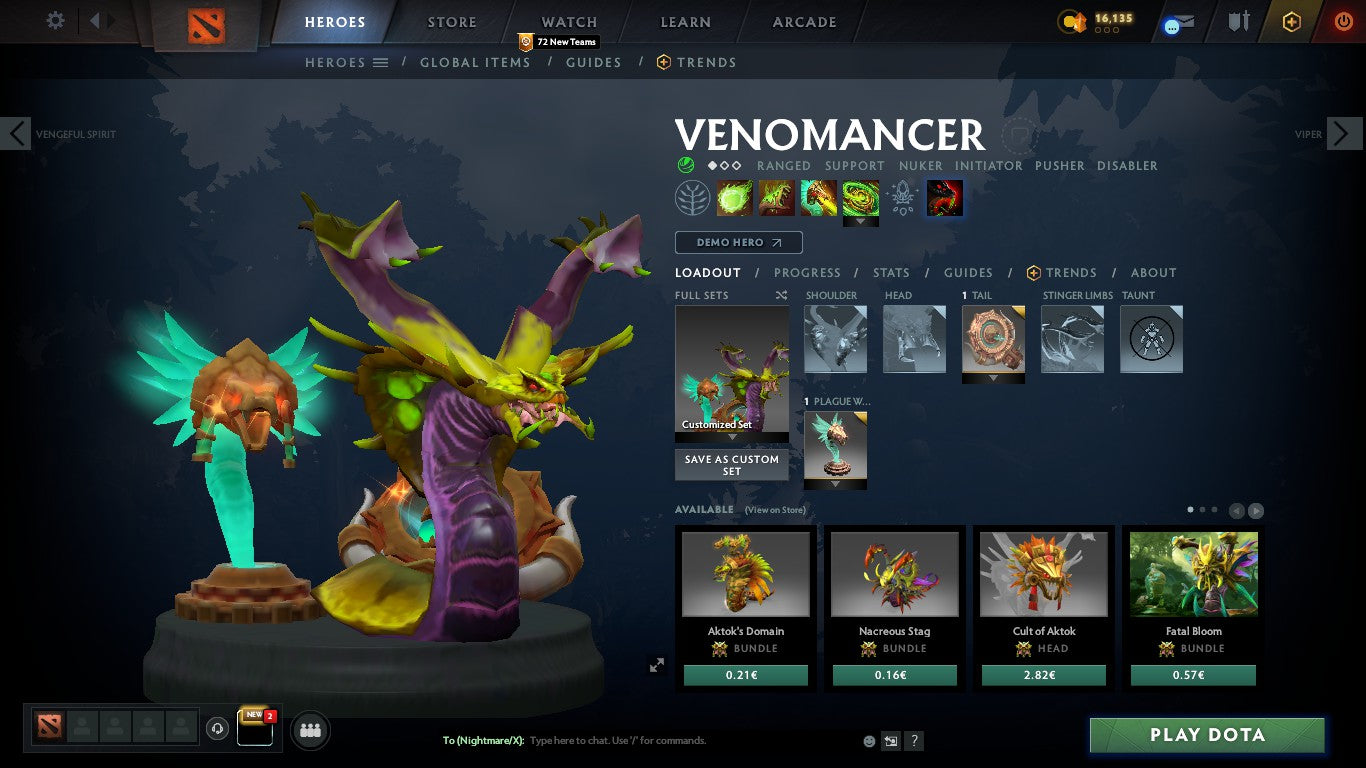1366x768 pixels.
Task: Select the Venomous Gale ability icon
Action: [735, 197]
